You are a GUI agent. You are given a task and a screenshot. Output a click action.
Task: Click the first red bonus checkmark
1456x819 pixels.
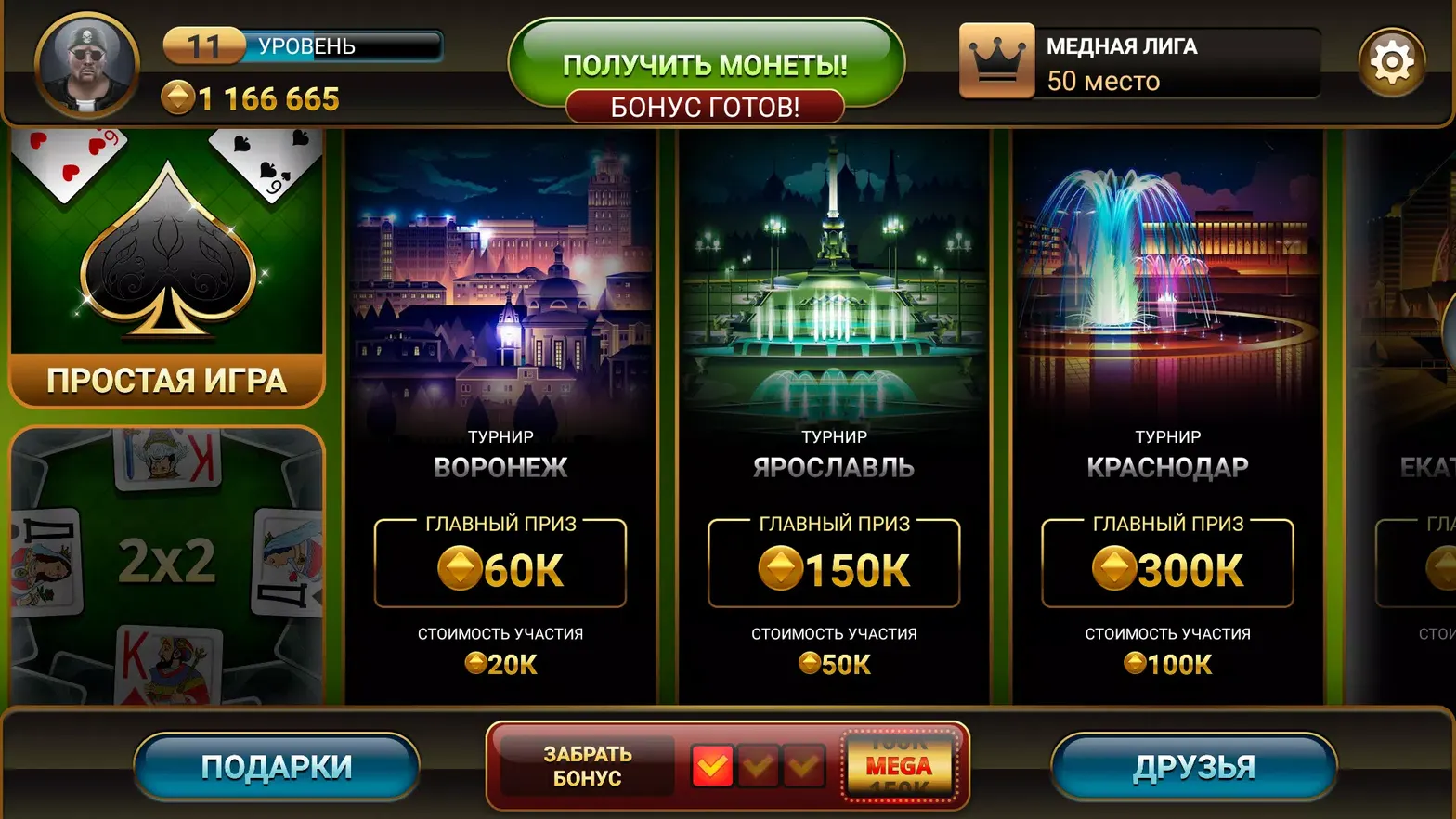pos(711,765)
